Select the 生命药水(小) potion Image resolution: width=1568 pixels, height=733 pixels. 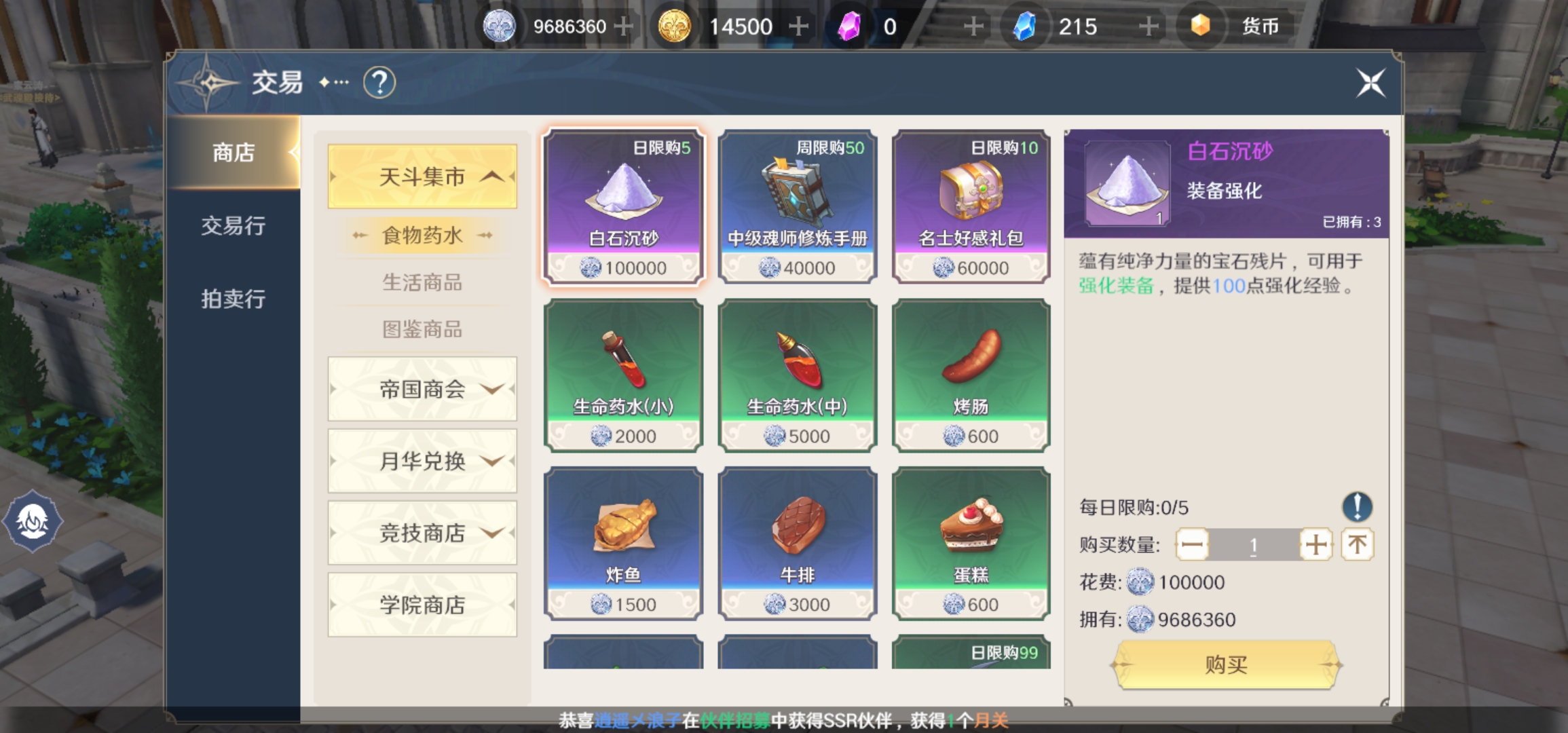point(623,375)
